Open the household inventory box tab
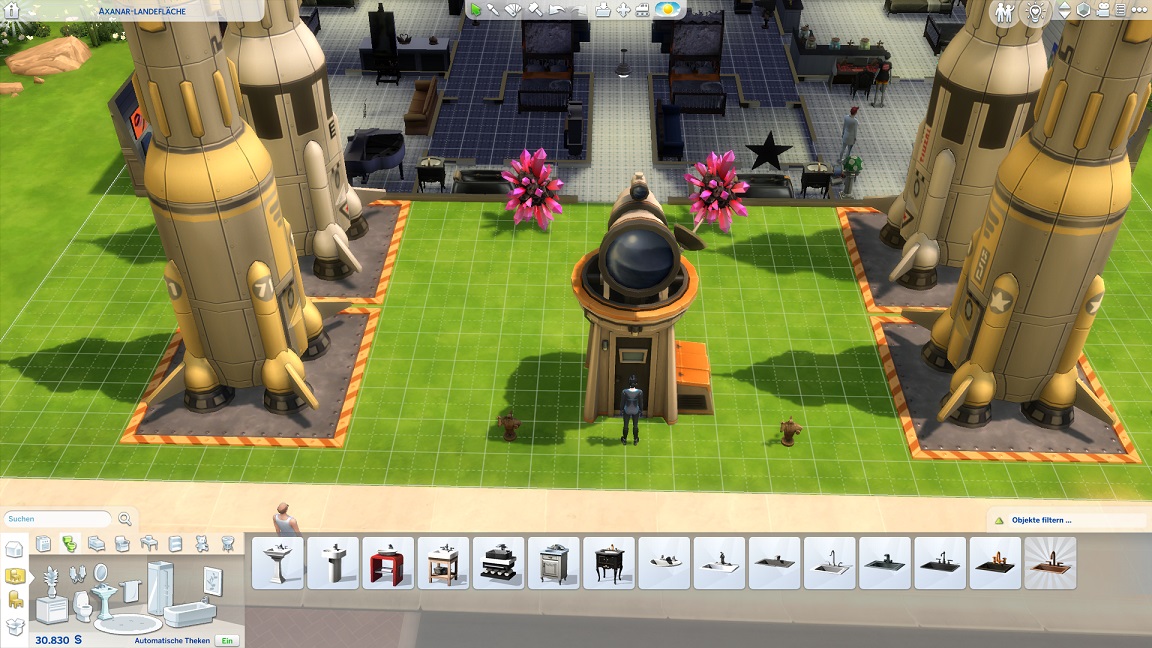 [15, 627]
